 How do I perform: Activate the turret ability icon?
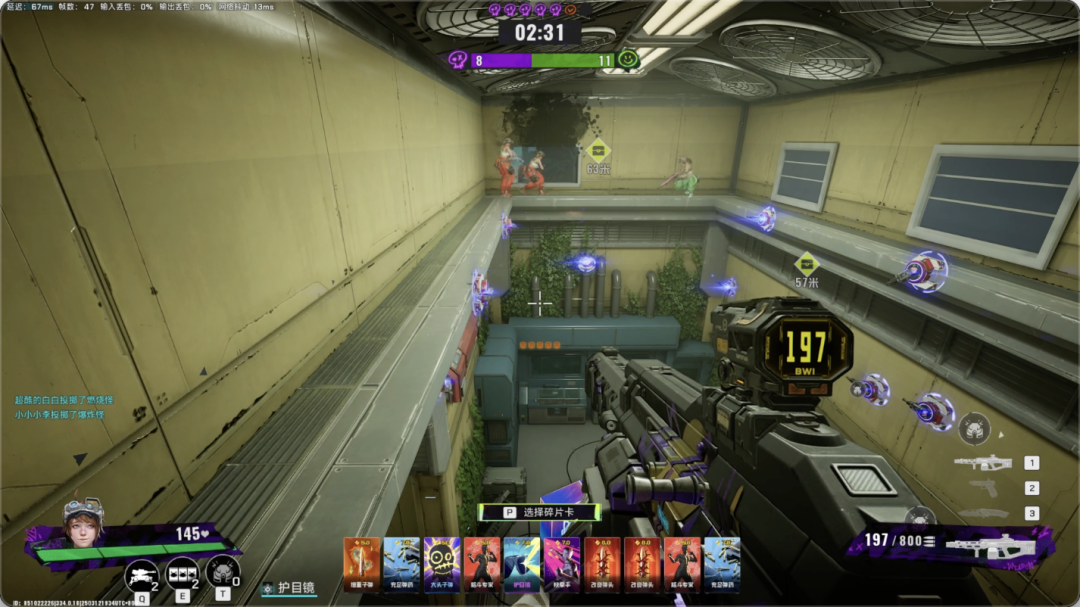[142, 575]
